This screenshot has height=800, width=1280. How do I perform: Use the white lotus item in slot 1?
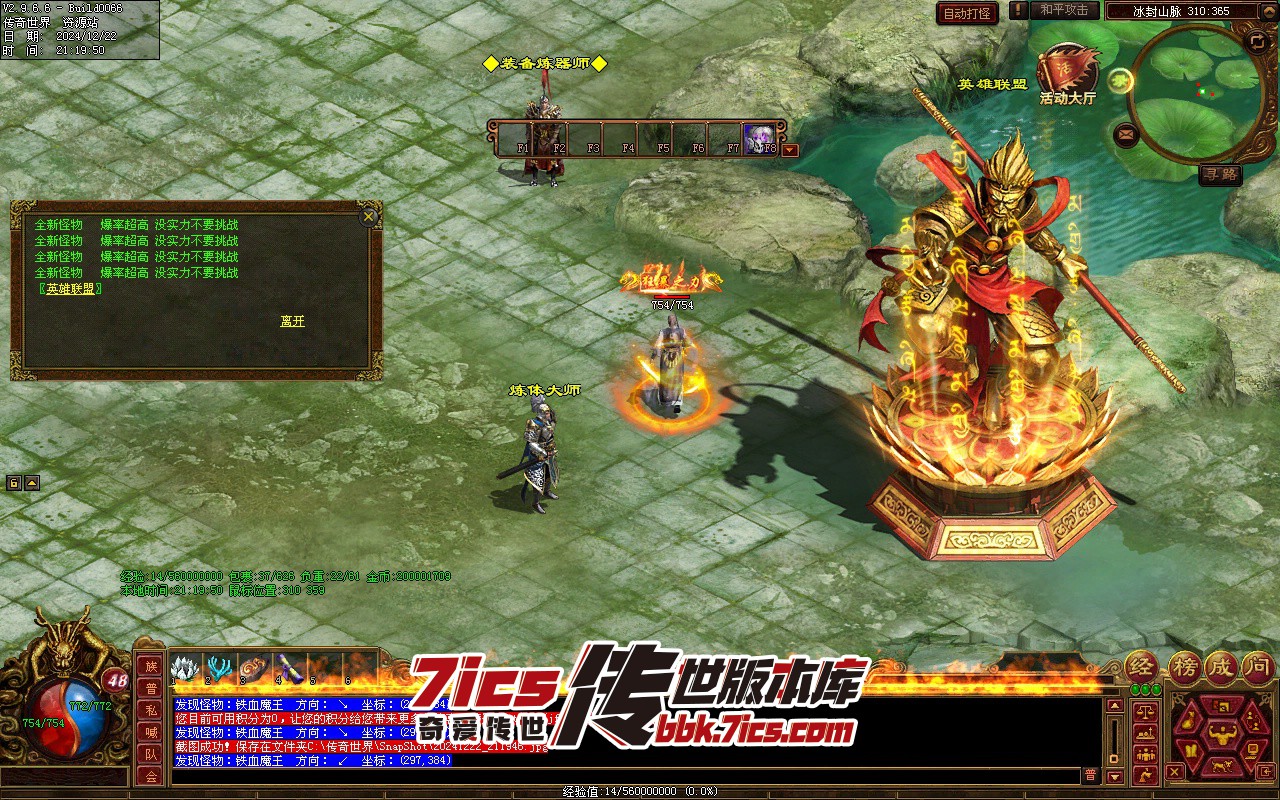tap(185, 668)
